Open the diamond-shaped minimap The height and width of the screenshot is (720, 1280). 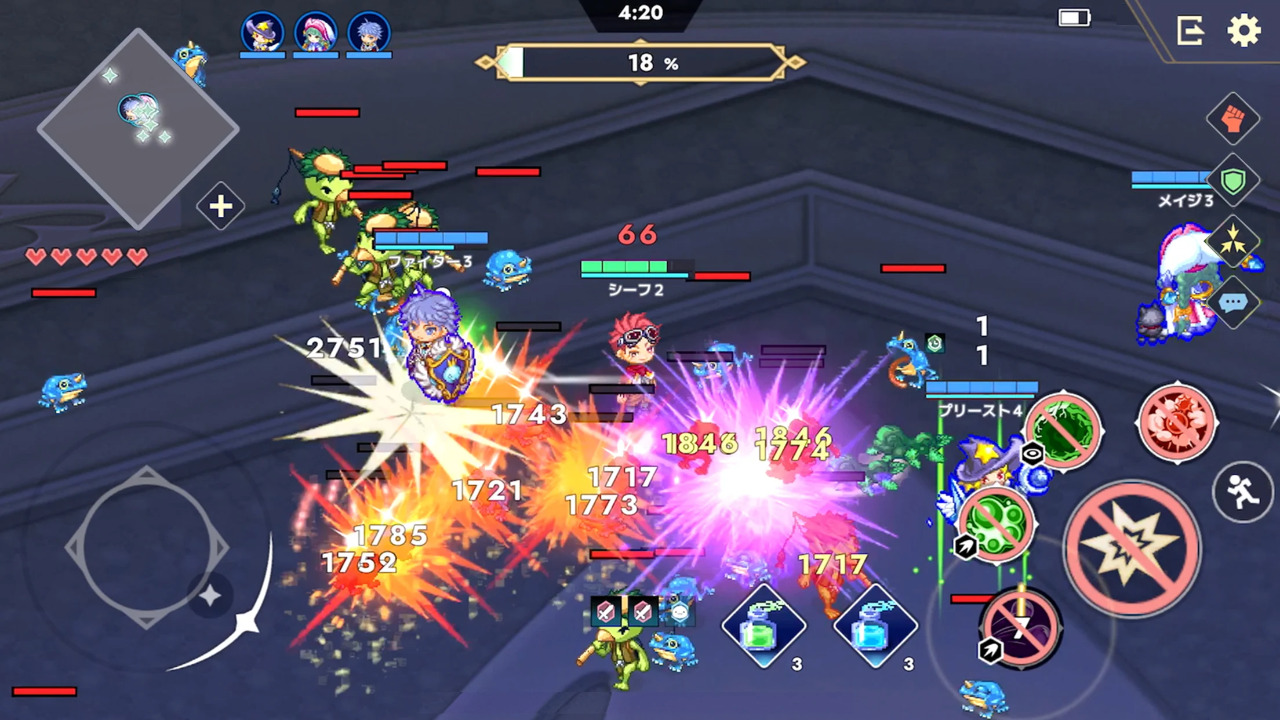(x=138, y=128)
